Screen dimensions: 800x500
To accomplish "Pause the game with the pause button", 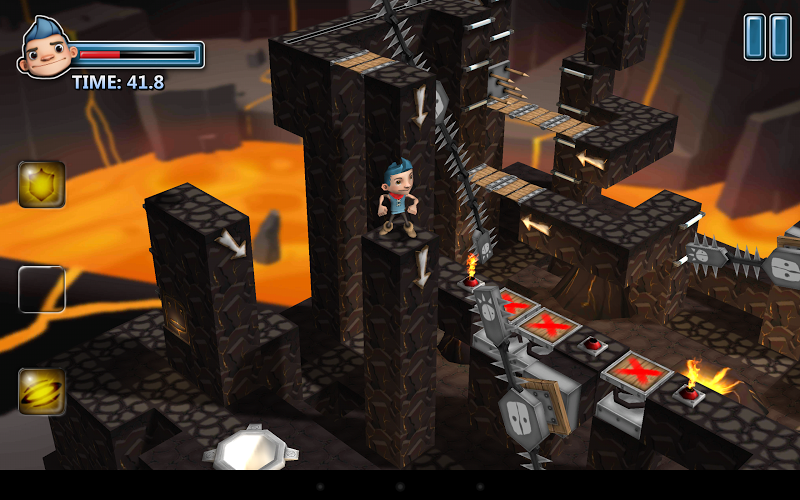I will pos(767,37).
